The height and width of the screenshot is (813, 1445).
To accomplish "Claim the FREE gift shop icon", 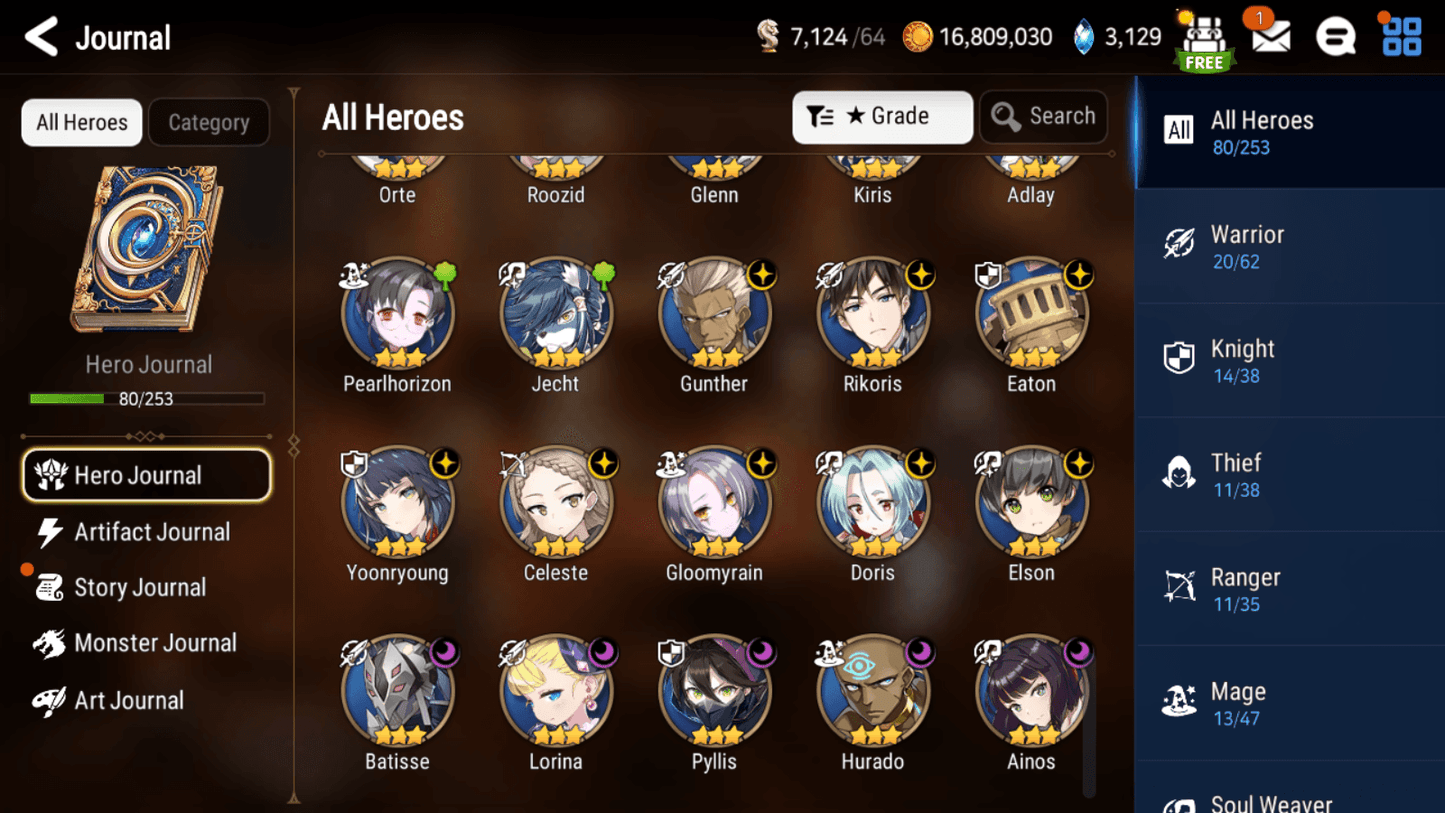I will click(x=1204, y=42).
